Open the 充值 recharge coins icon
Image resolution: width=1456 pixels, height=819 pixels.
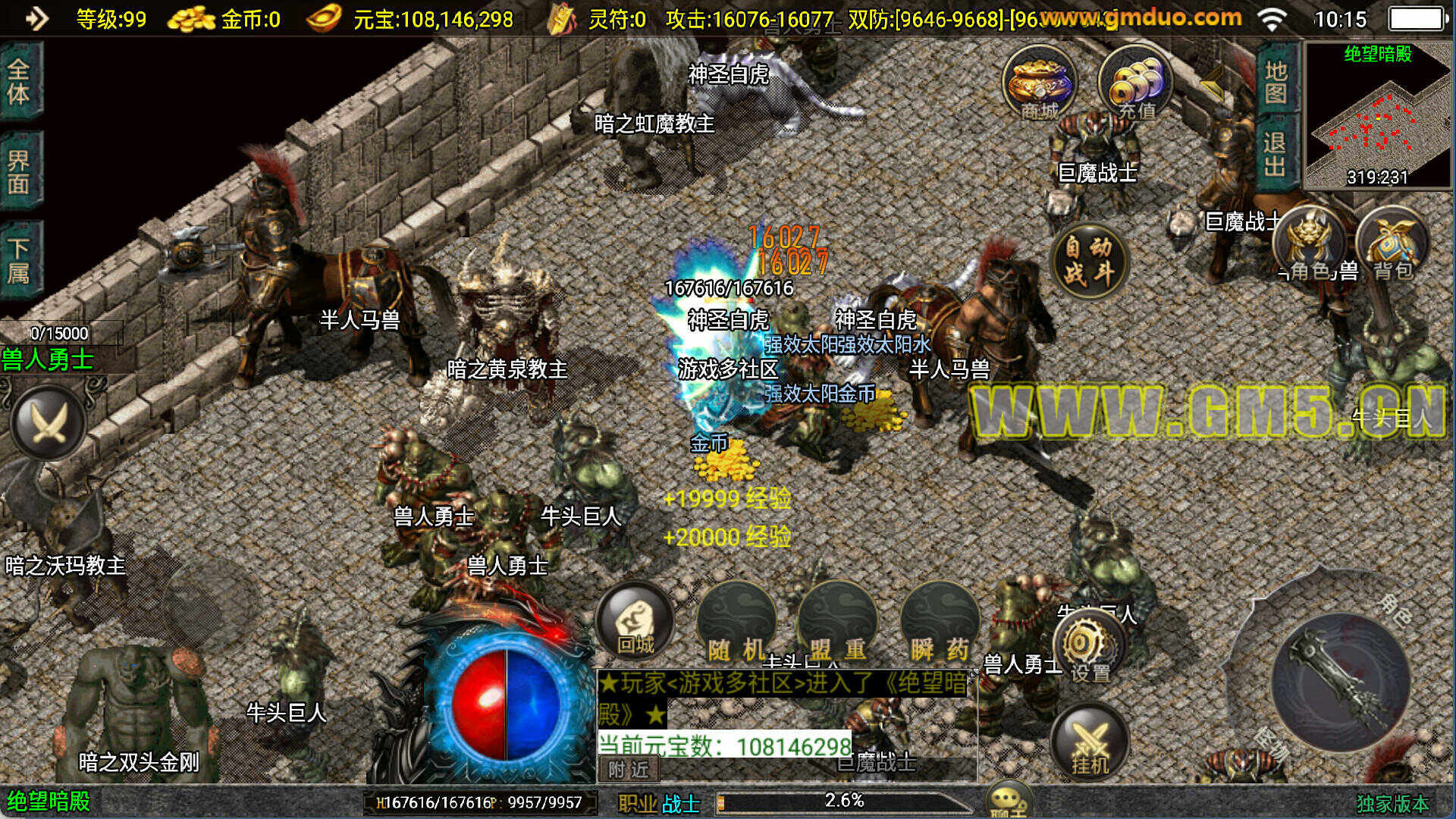click(x=1134, y=82)
